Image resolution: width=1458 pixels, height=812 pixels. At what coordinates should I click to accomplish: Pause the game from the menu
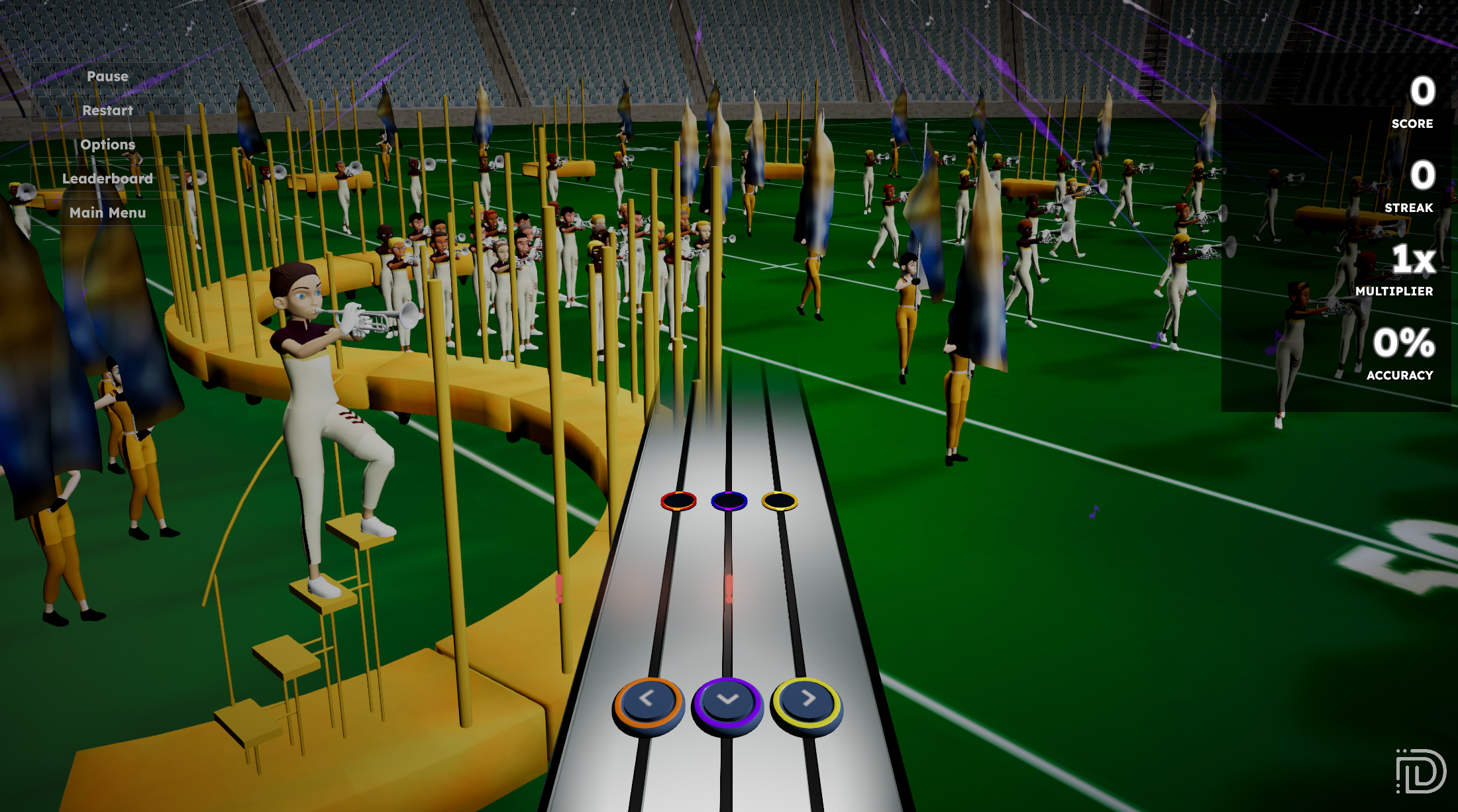(107, 77)
